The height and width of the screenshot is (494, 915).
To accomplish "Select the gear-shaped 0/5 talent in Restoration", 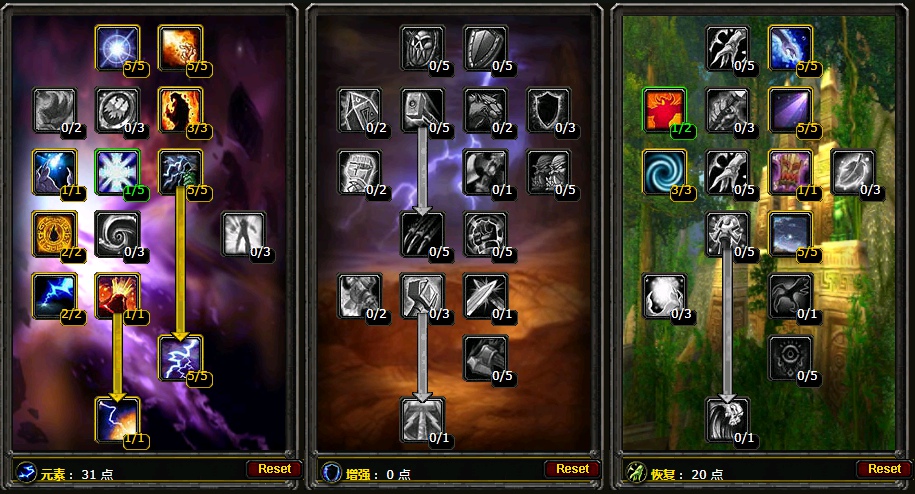I will [790, 358].
